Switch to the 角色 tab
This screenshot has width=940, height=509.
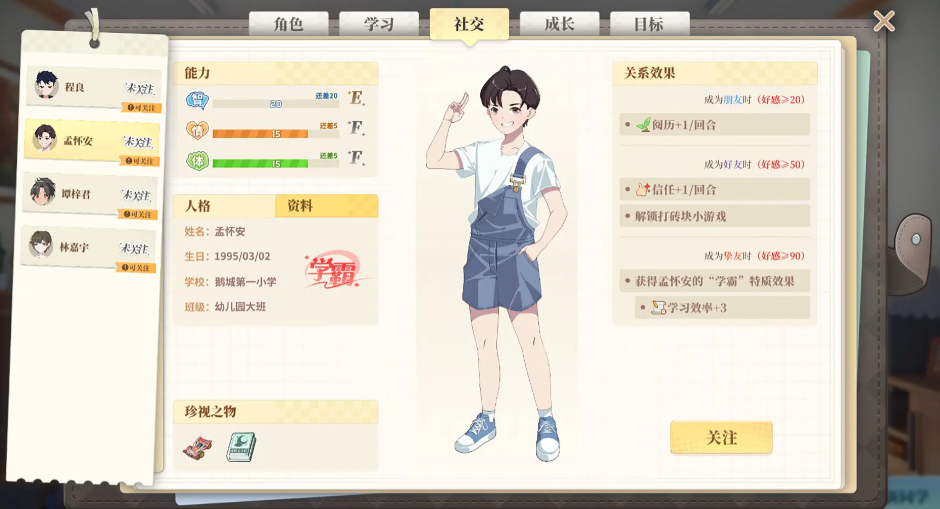pyautogui.click(x=288, y=24)
